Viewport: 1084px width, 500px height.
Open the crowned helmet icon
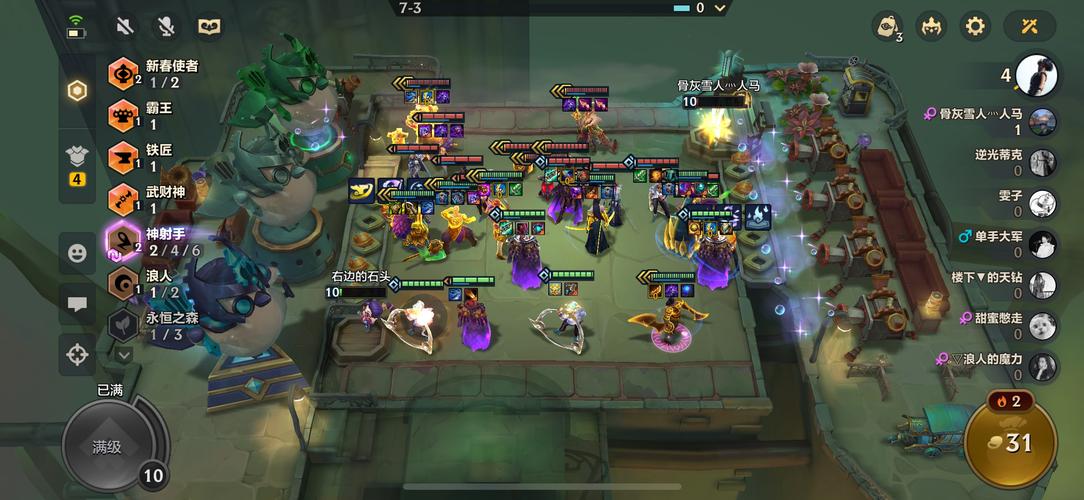[931, 26]
